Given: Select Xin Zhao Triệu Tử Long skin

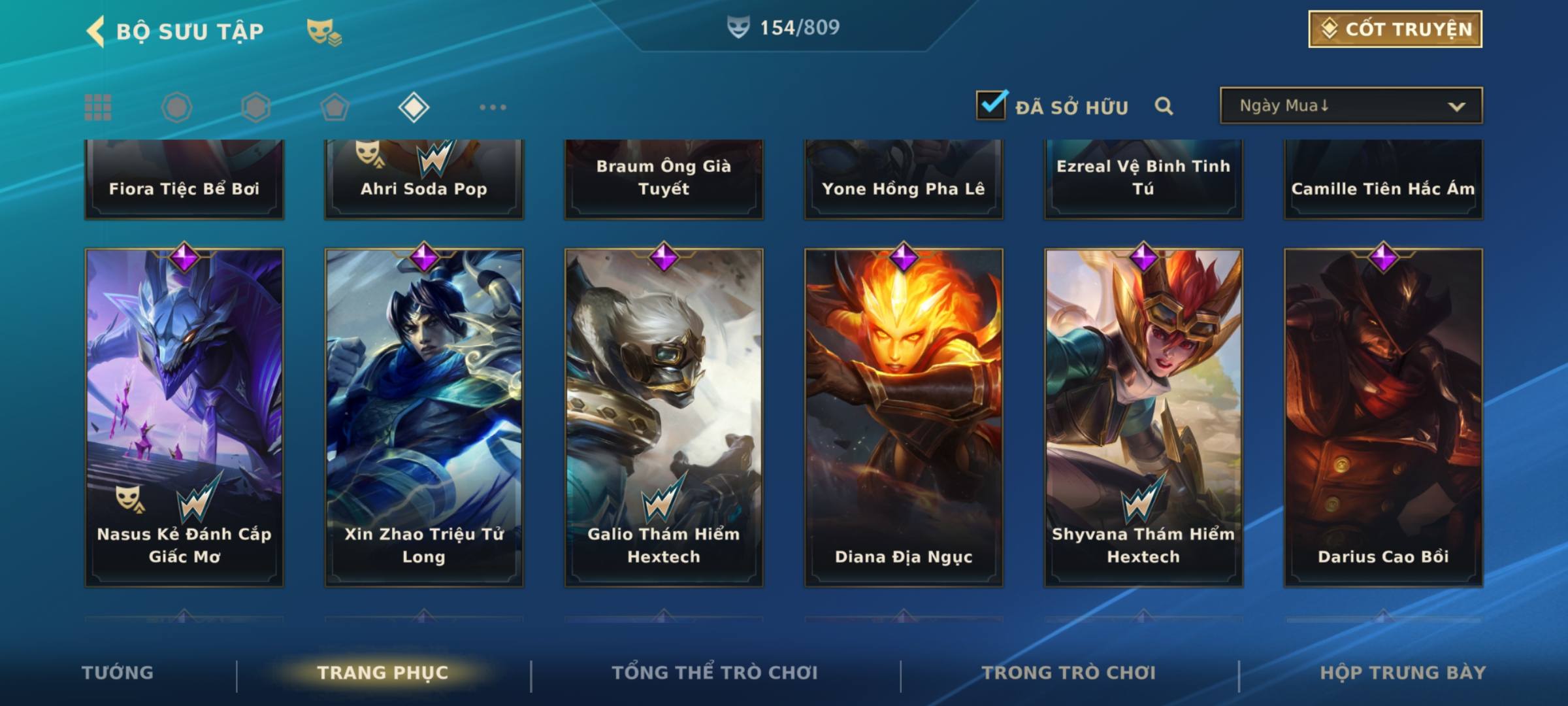Looking at the screenshot, I should click(424, 417).
